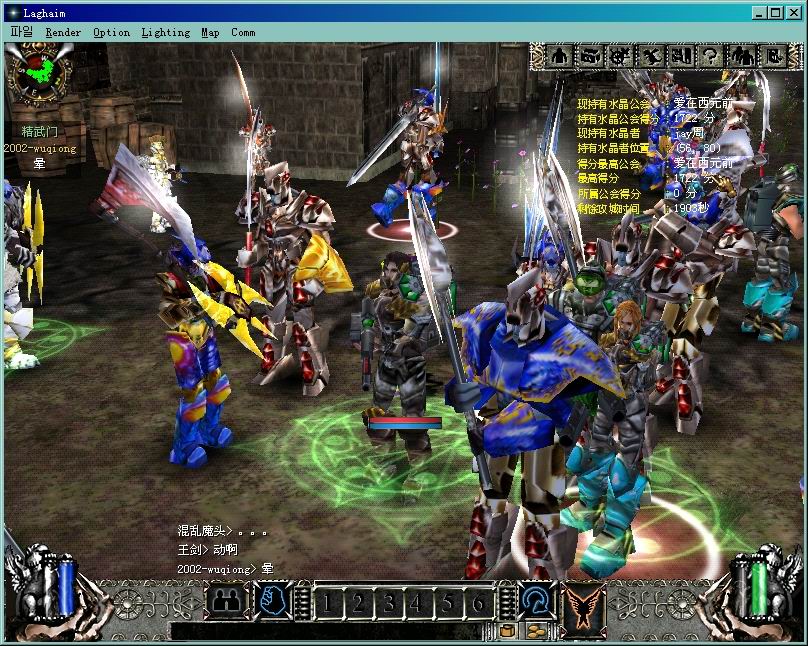Open the two-figures party icon in top toolbar

tap(742, 56)
